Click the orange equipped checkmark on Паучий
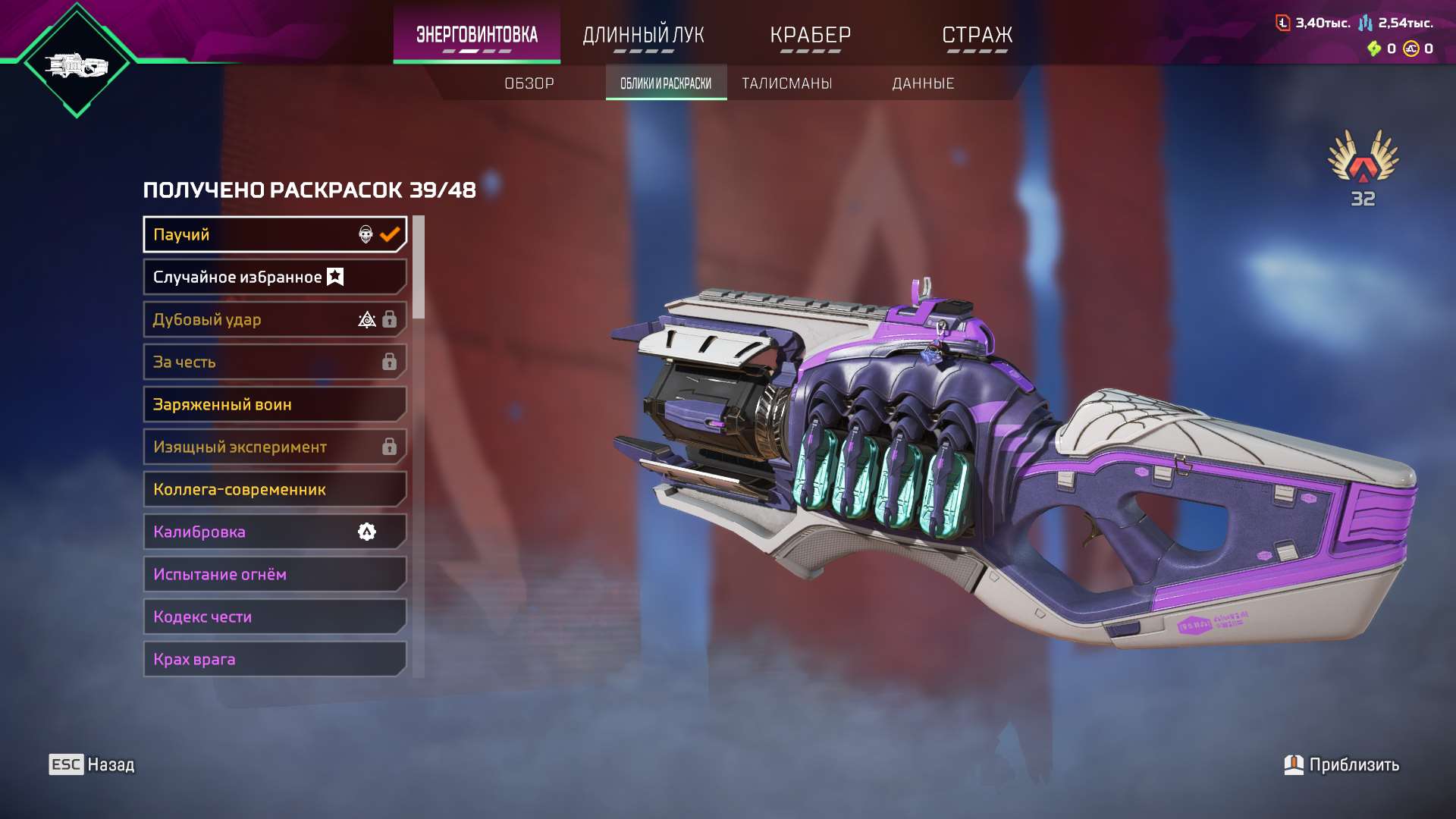The height and width of the screenshot is (819, 1456). click(389, 234)
